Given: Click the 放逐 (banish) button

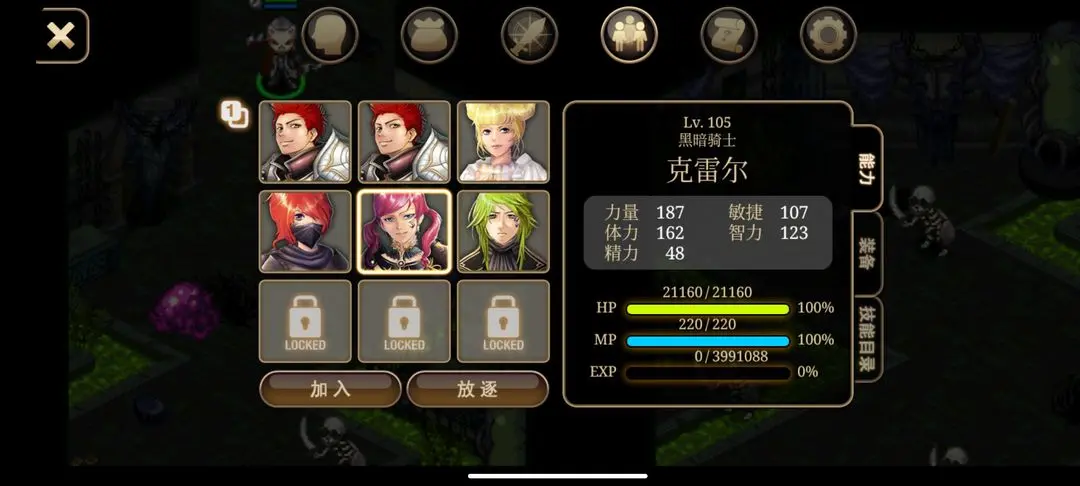Looking at the screenshot, I should tap(477, 389).
